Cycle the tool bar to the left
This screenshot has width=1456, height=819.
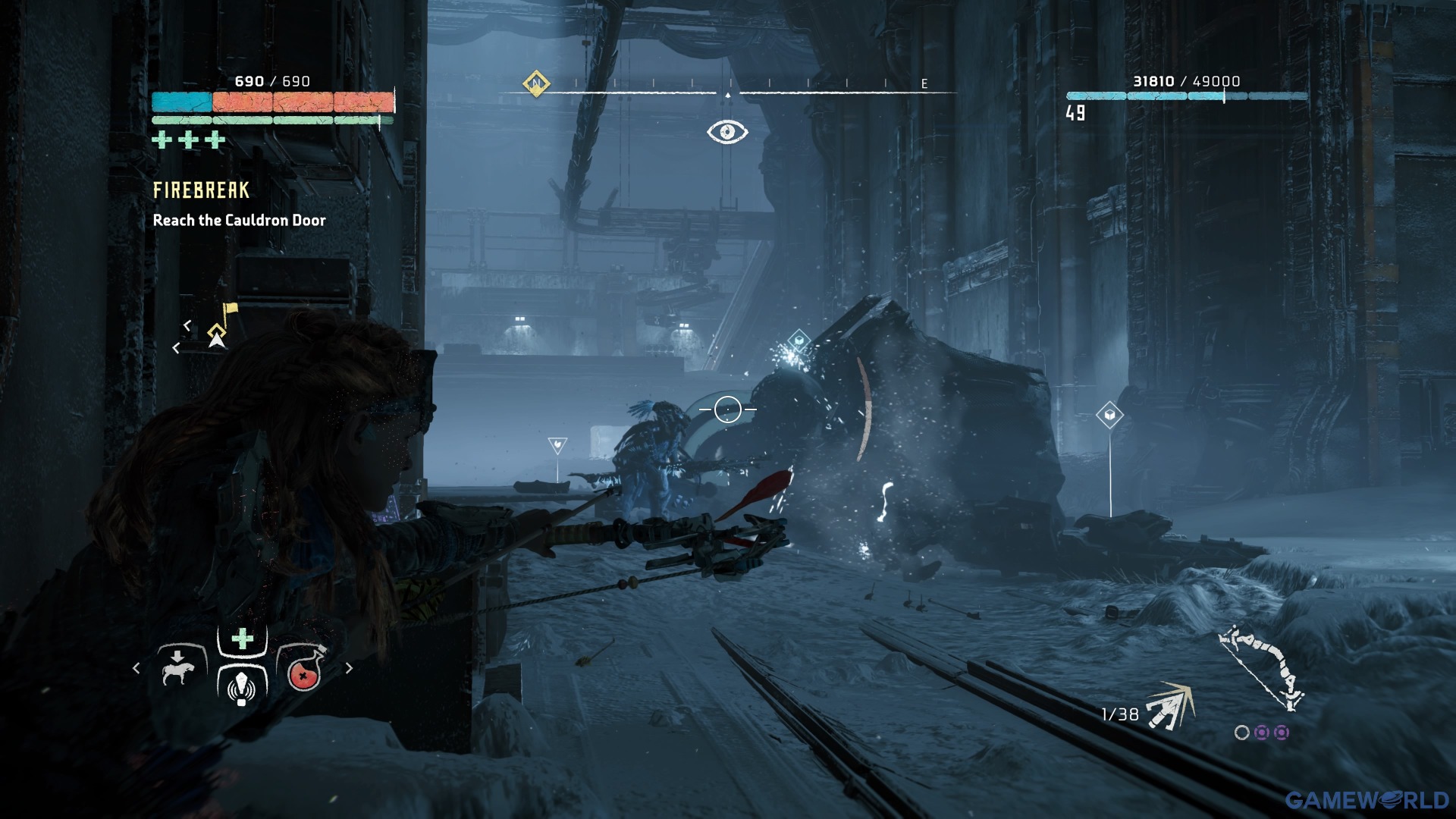136,668
